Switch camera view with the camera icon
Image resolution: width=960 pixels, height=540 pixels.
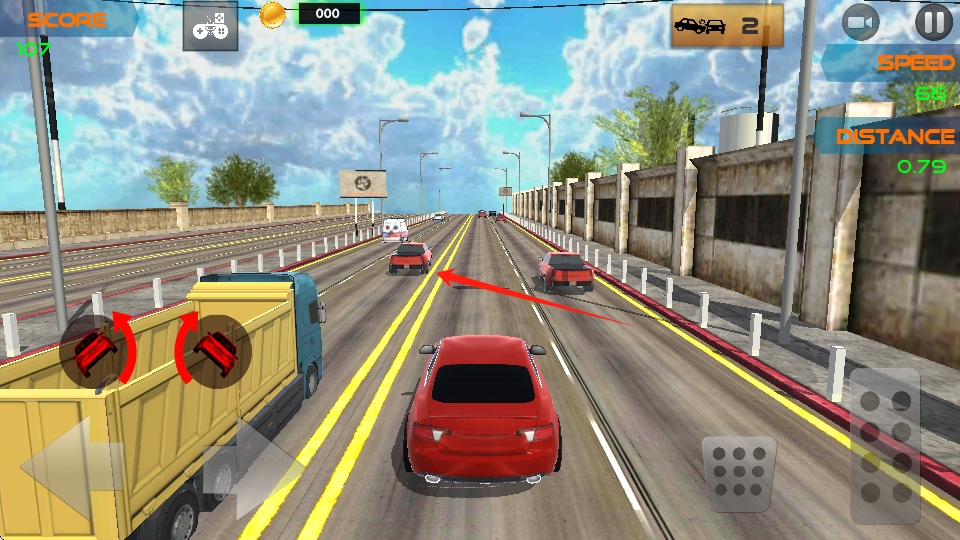click(861, 22)
